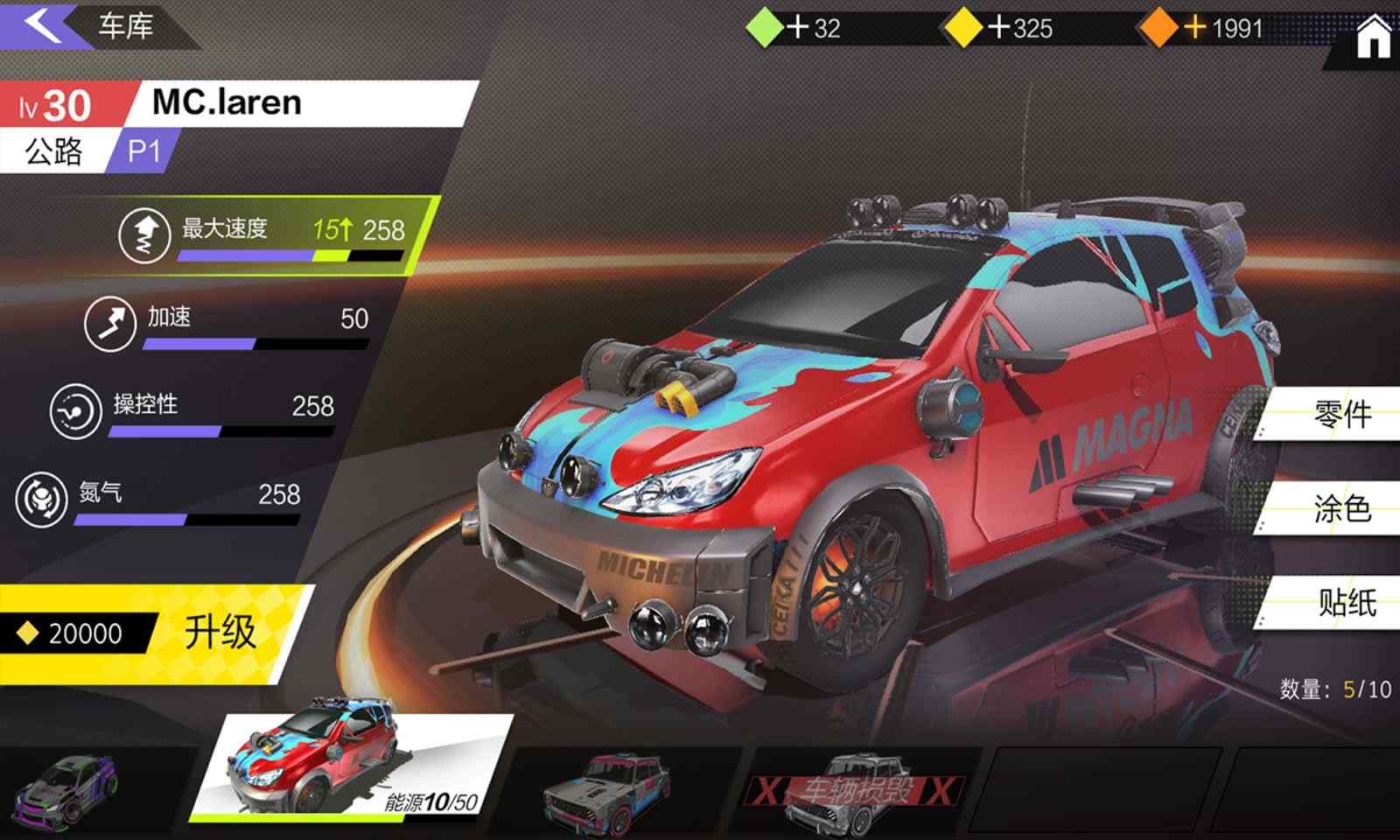Expand the 零件 parts panel
This screenshot has width=1400, height=840.
click(x=1341, y=415)
